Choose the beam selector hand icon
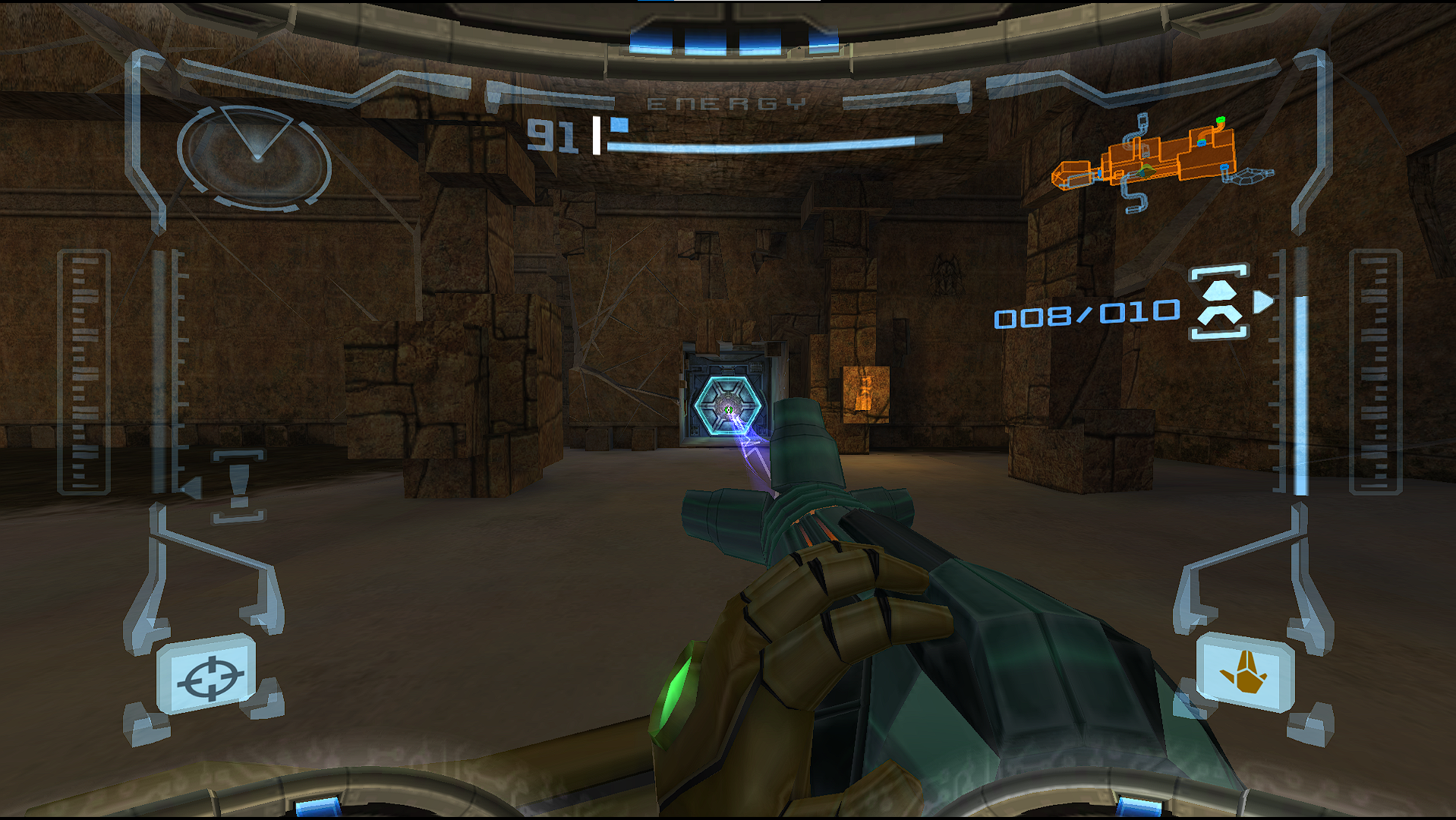The image size is (1456, 820). click(x=1243, y=673)
